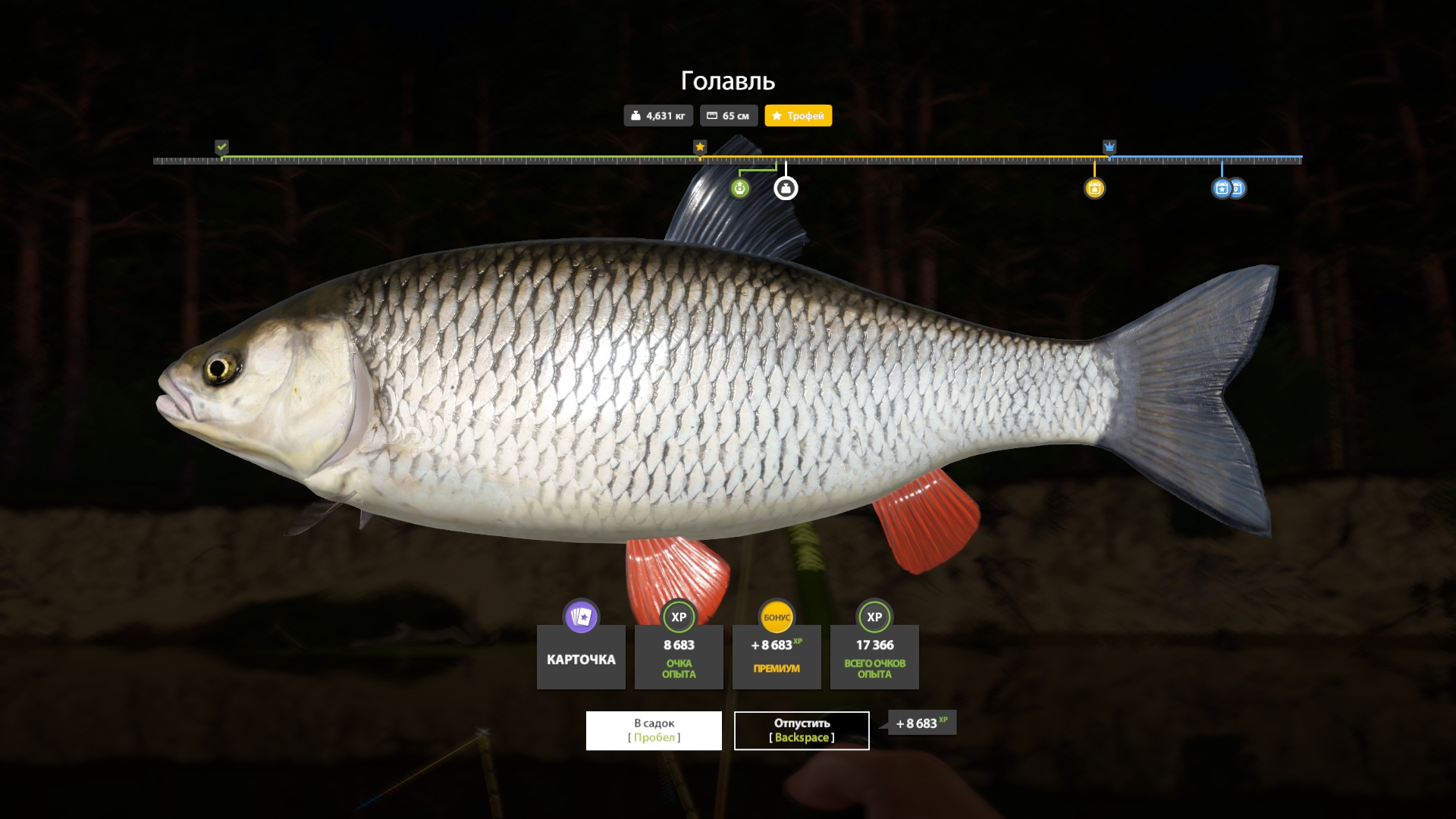Select the green stopwatch icon on the timeline
Viewport: 1456px width, 819px height.
[741, 188]
